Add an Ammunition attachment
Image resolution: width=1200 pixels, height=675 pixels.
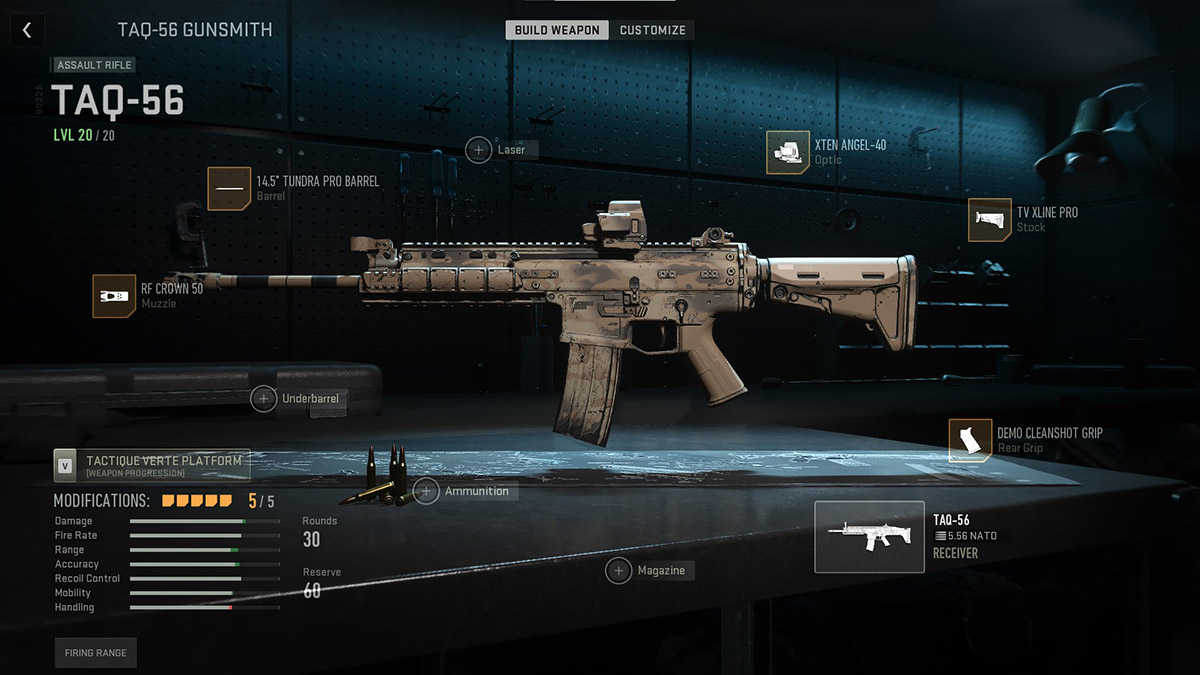(x=427, y=492)
